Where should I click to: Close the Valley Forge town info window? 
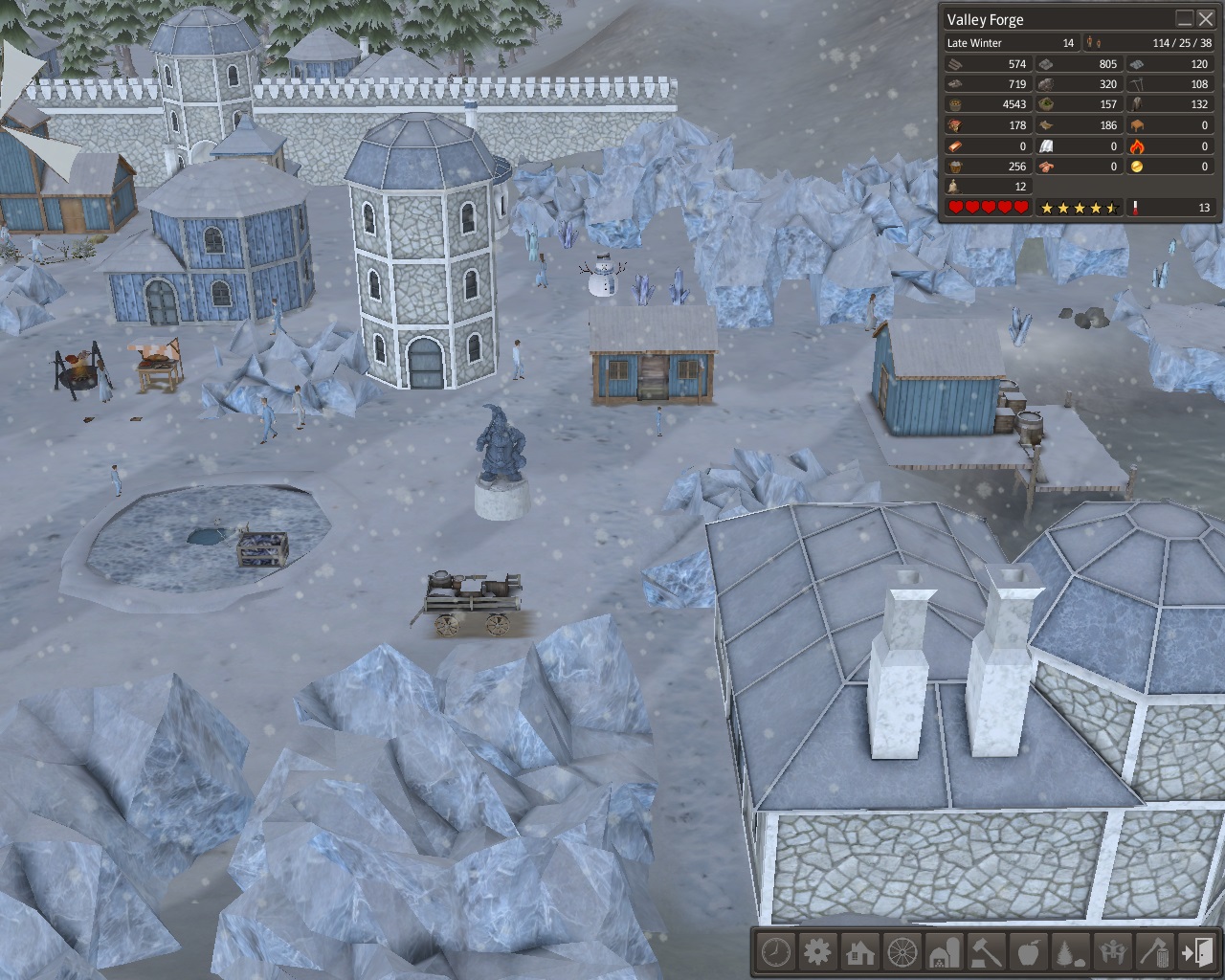click(x=1206, y=19)
